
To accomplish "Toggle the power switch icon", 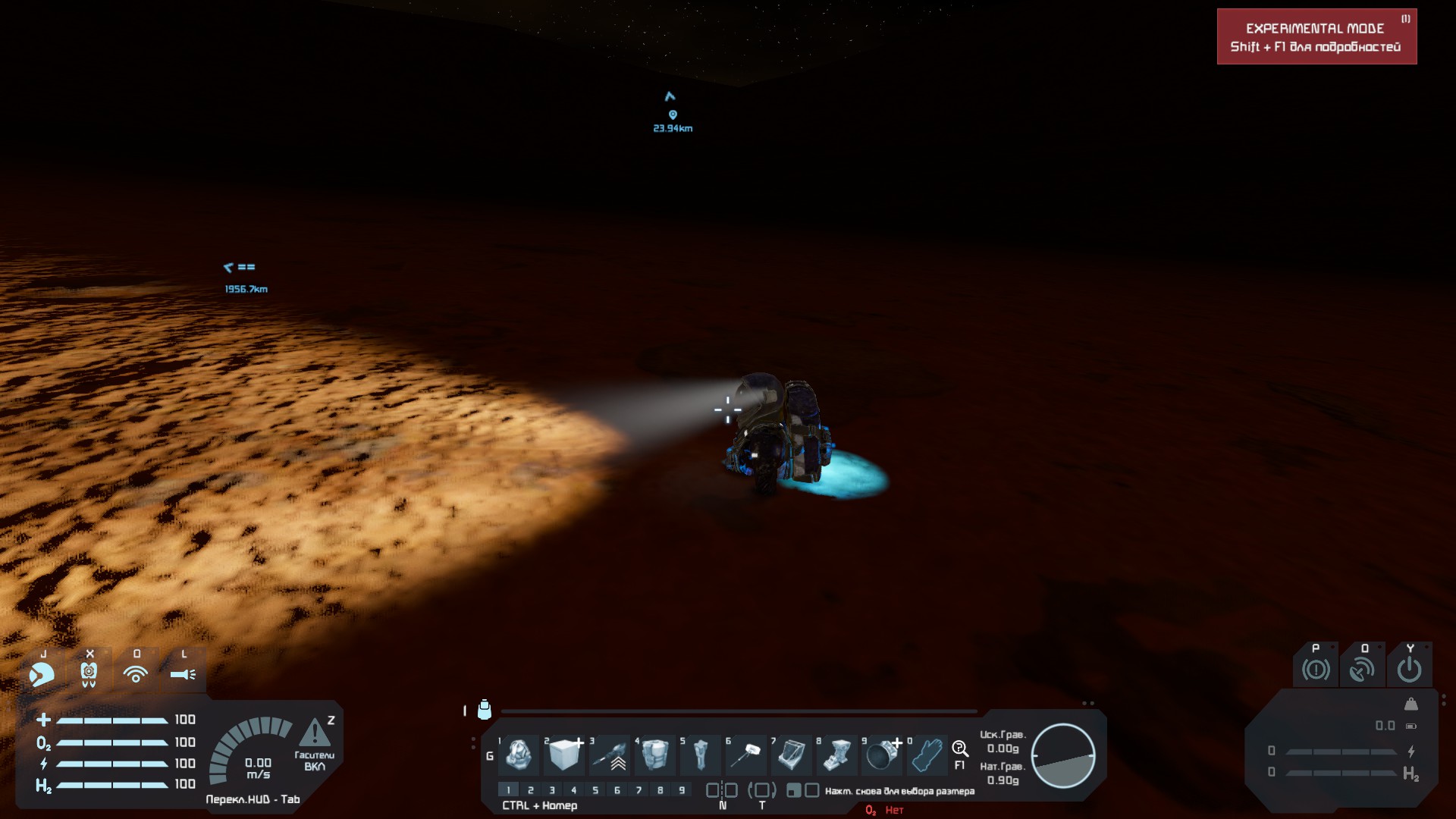I will (1409, 670).
